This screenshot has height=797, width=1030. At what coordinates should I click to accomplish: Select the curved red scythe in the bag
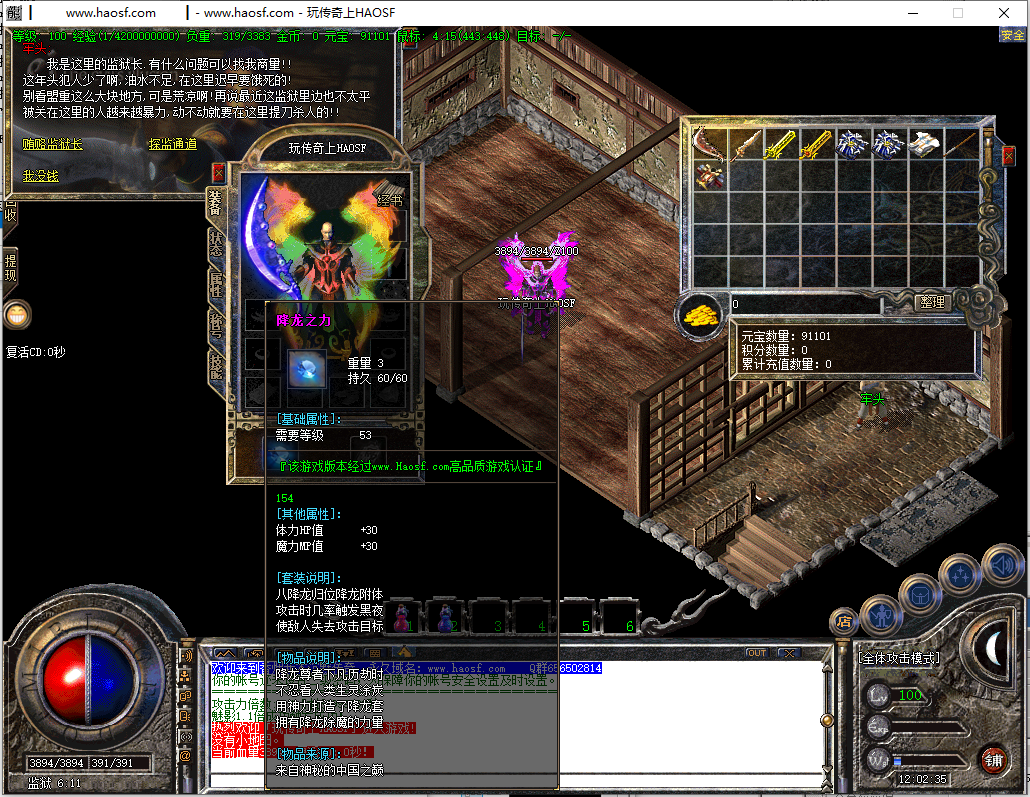point(711,145)
